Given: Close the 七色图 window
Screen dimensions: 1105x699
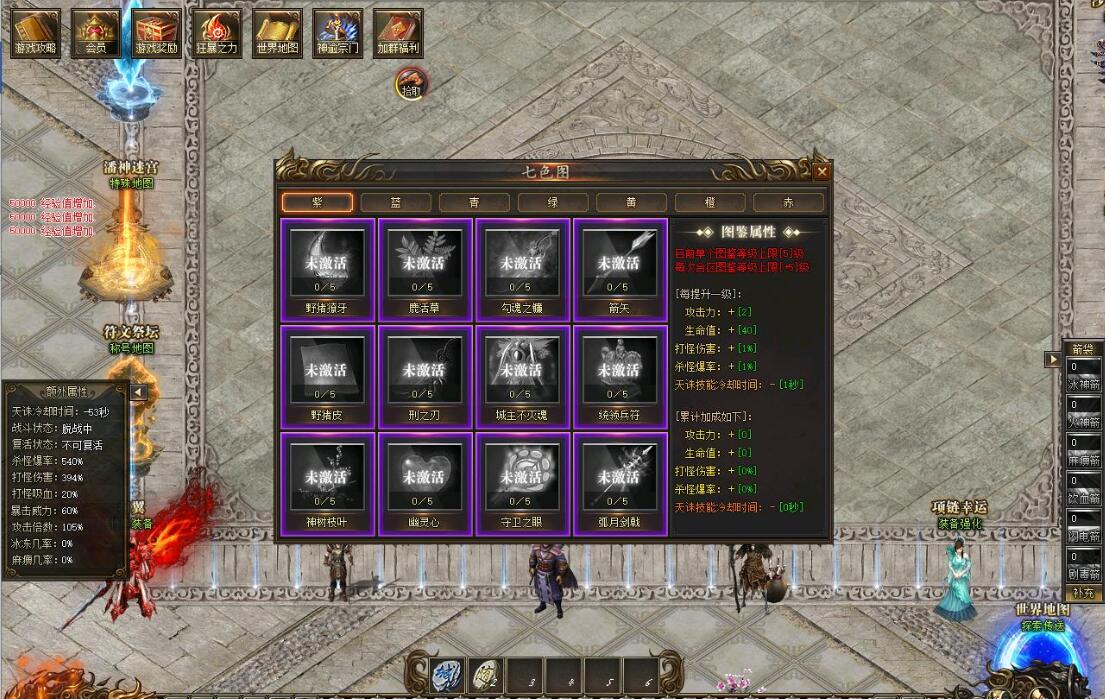Looking at the screenshot, I should click(x=821, y=171).
